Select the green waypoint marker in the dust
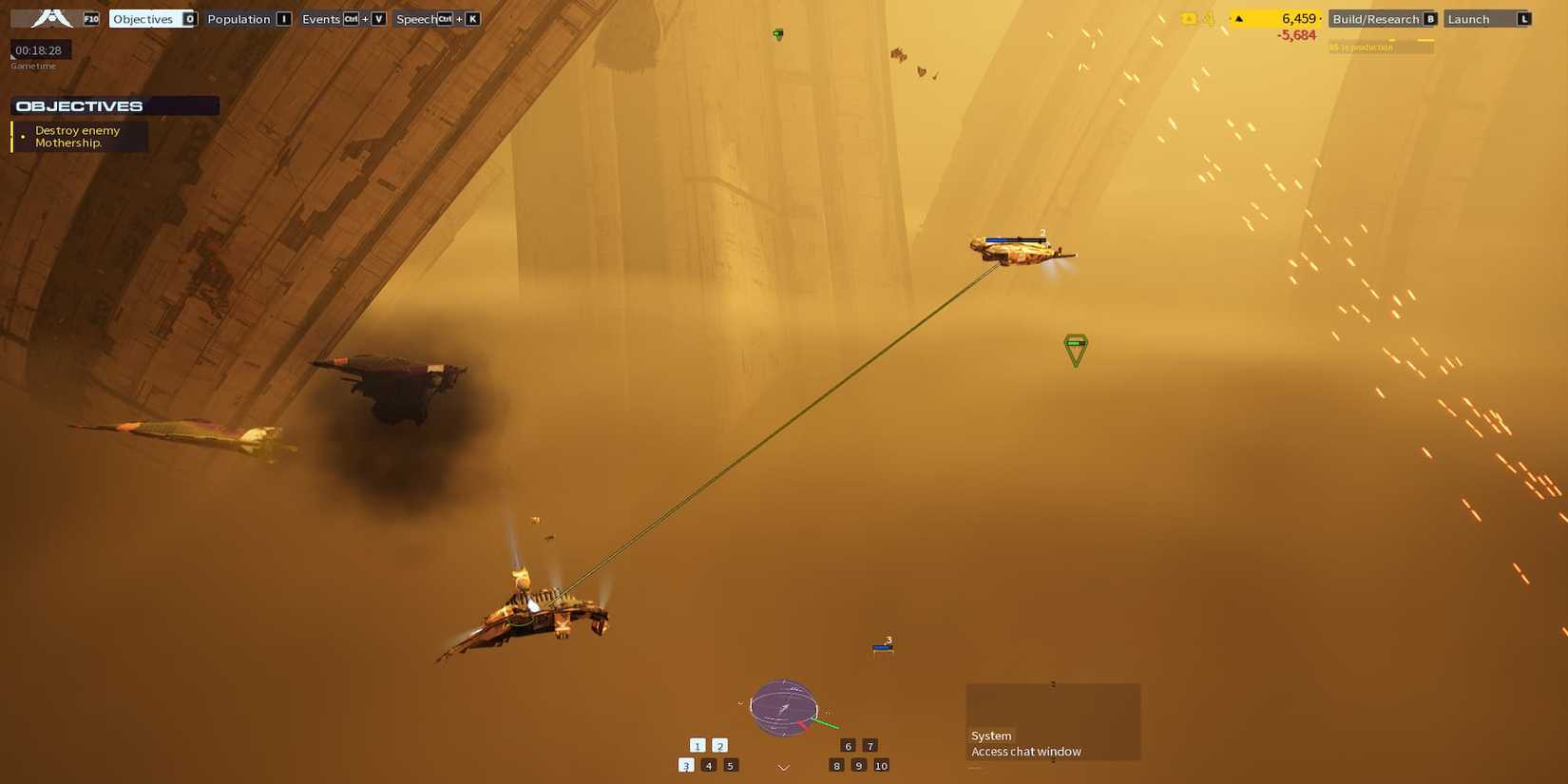Image resolution: width=1568 pixels, height=784 pixels. coord(1075,351)
